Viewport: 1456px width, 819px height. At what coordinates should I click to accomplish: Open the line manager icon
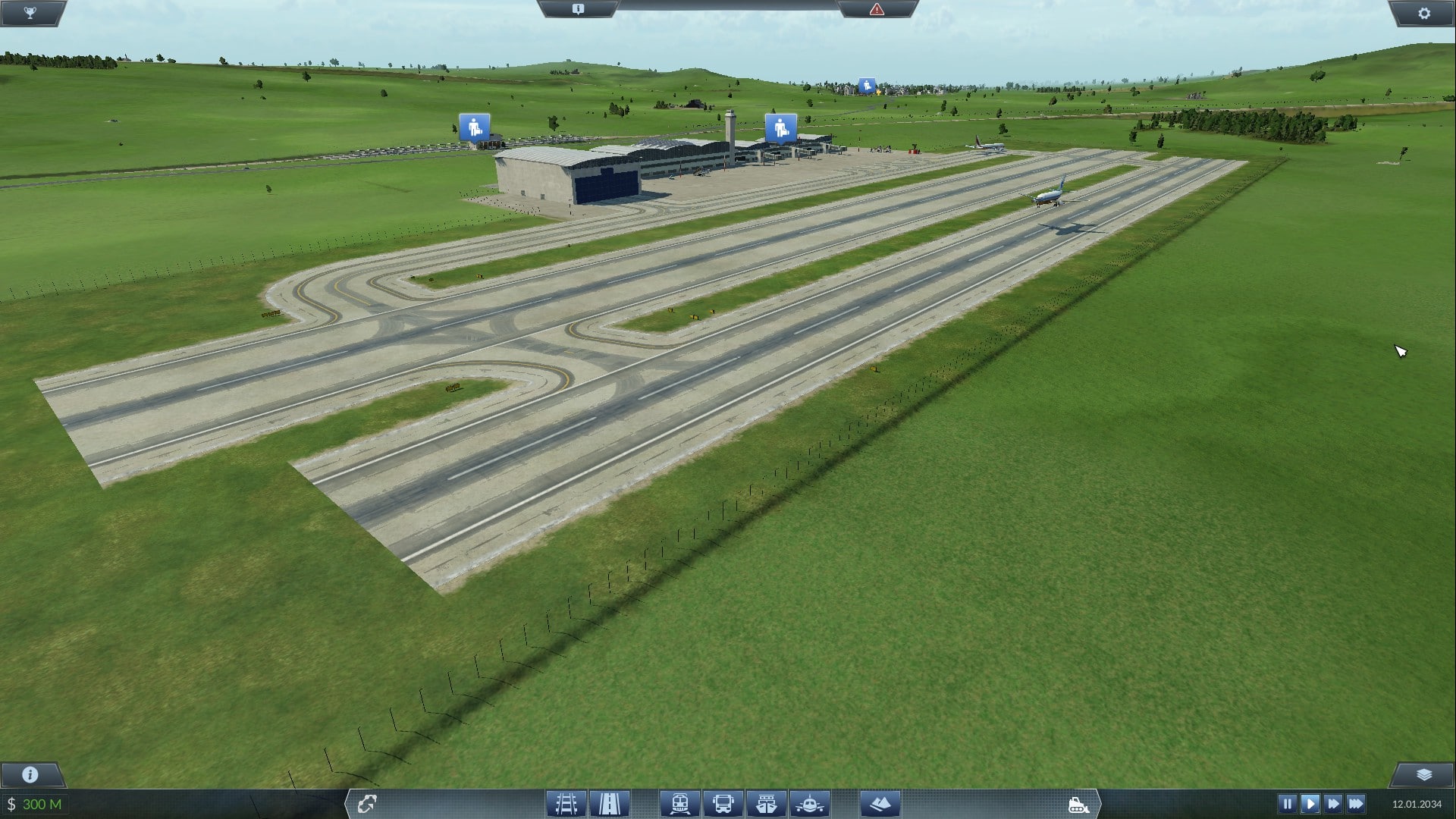coord(367,804)
